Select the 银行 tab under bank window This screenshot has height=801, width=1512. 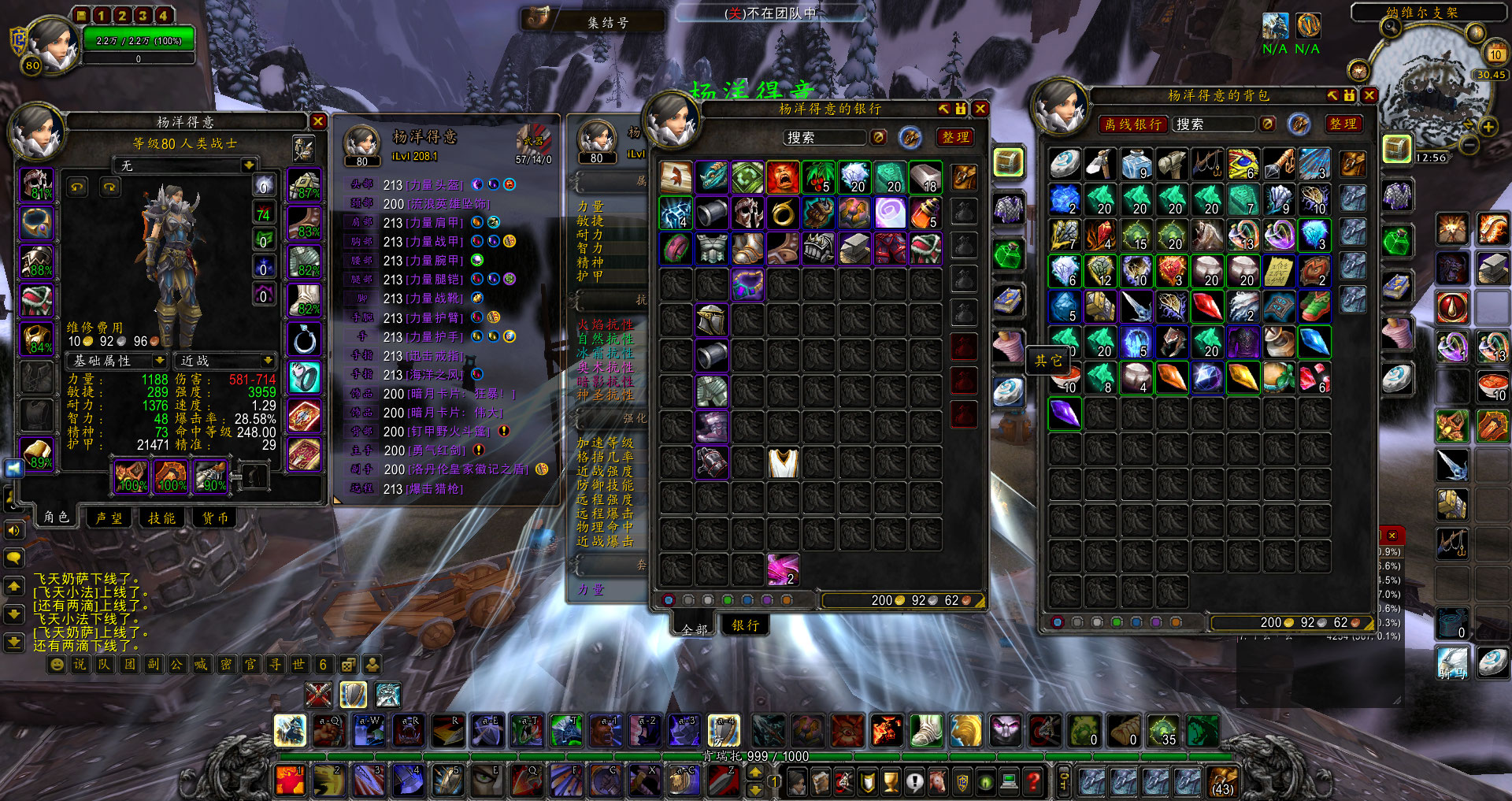pos(745,625)
